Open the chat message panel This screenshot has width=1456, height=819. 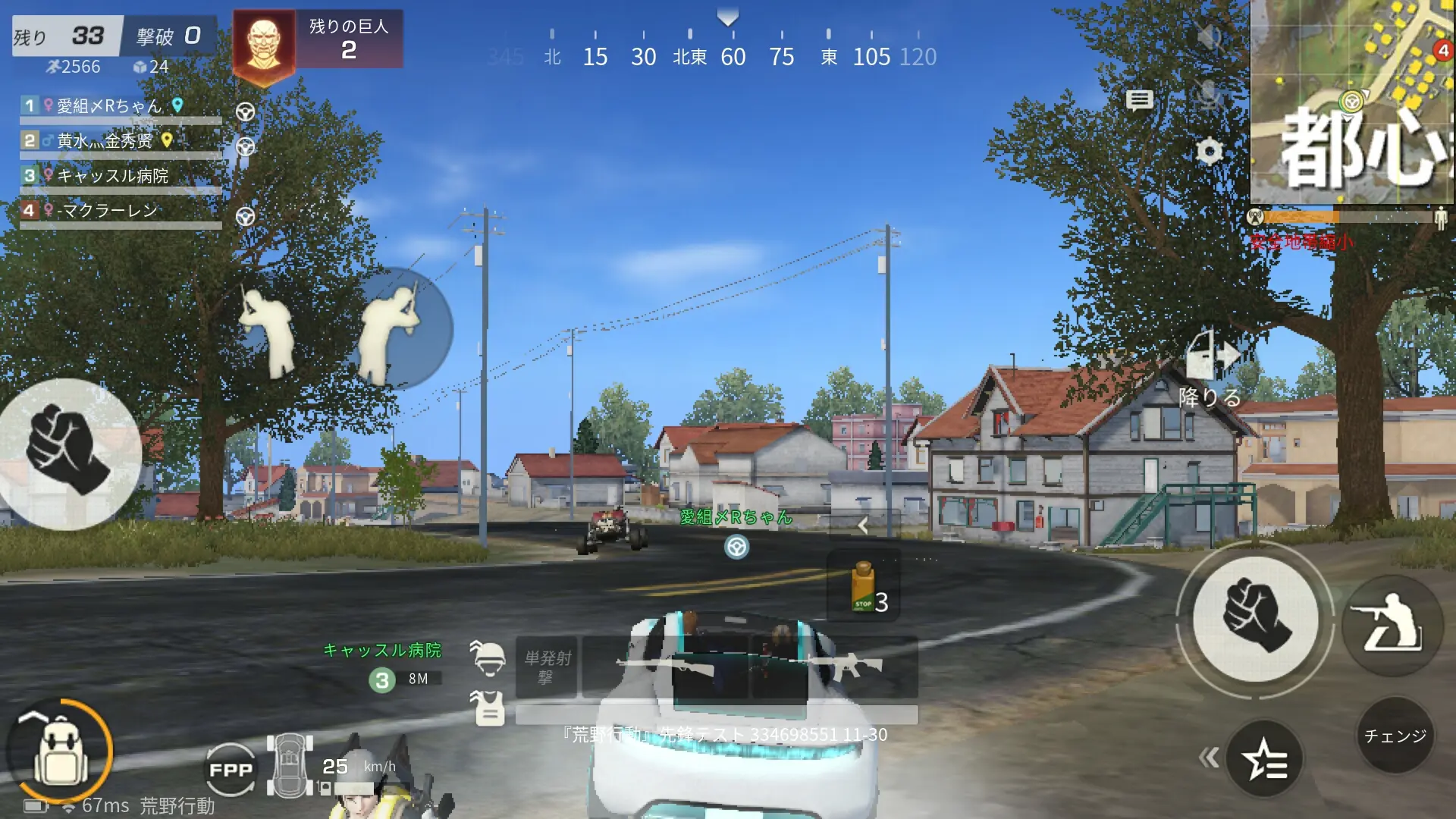click(1139, 100)
